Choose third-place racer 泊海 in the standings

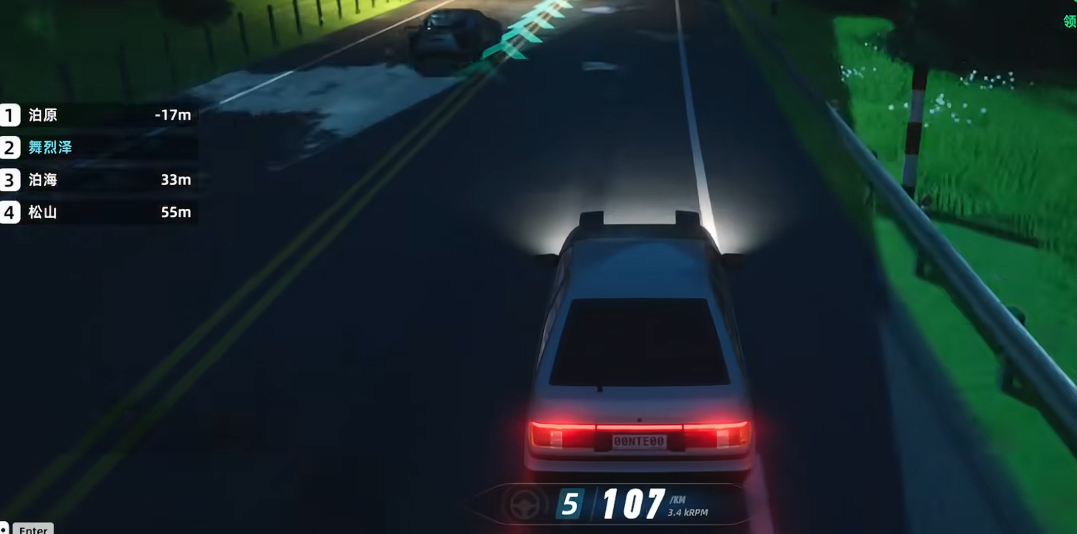click(43, 180)
